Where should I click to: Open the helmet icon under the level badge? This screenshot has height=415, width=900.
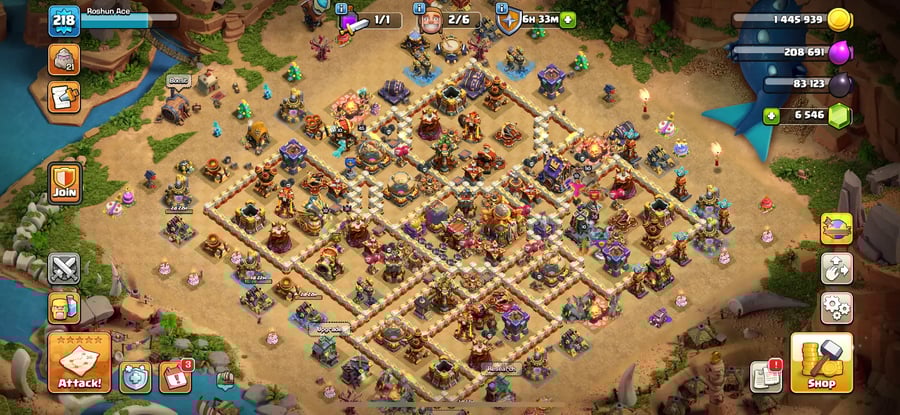64,59
